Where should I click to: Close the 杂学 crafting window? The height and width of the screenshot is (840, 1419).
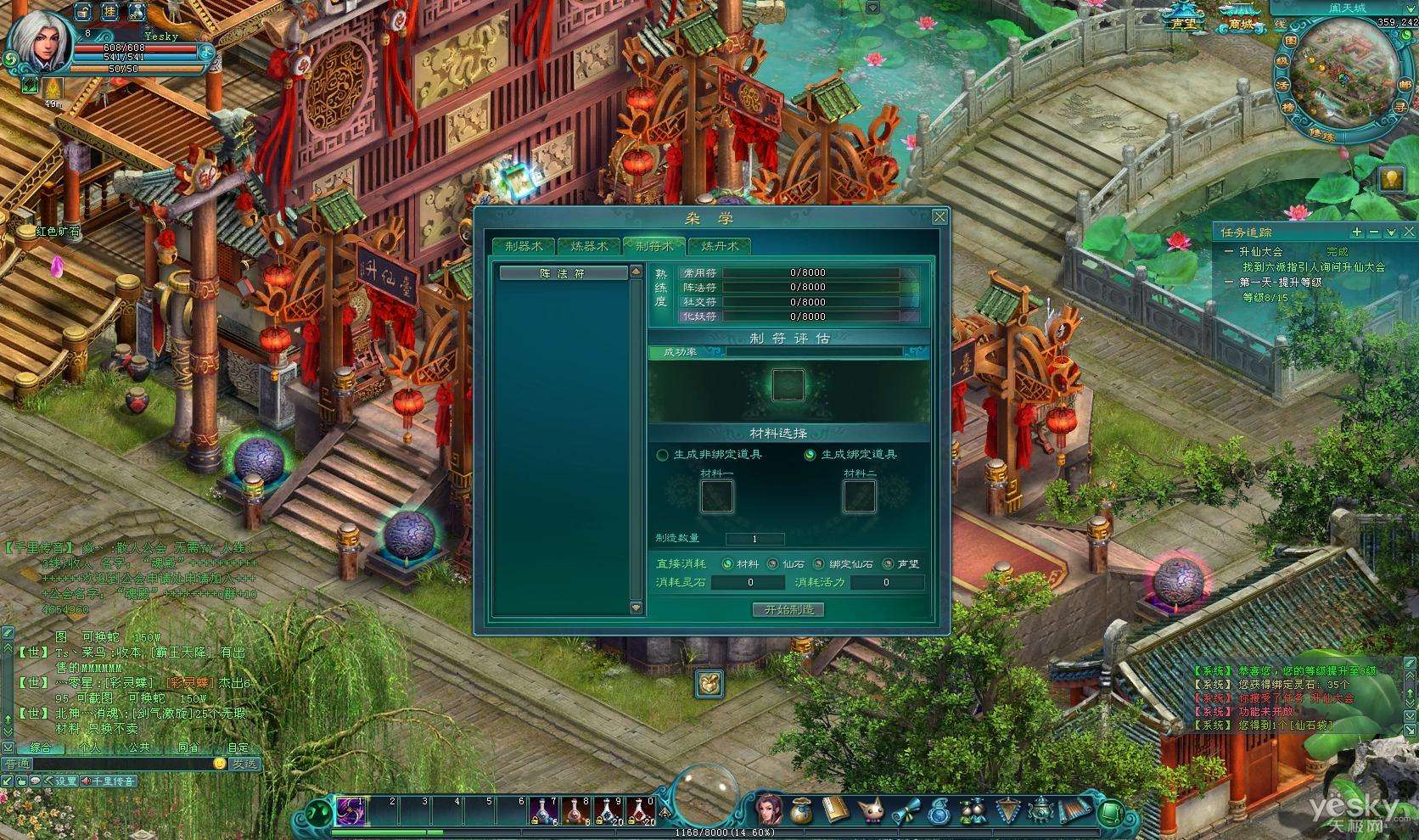click(x=939, y=217)
